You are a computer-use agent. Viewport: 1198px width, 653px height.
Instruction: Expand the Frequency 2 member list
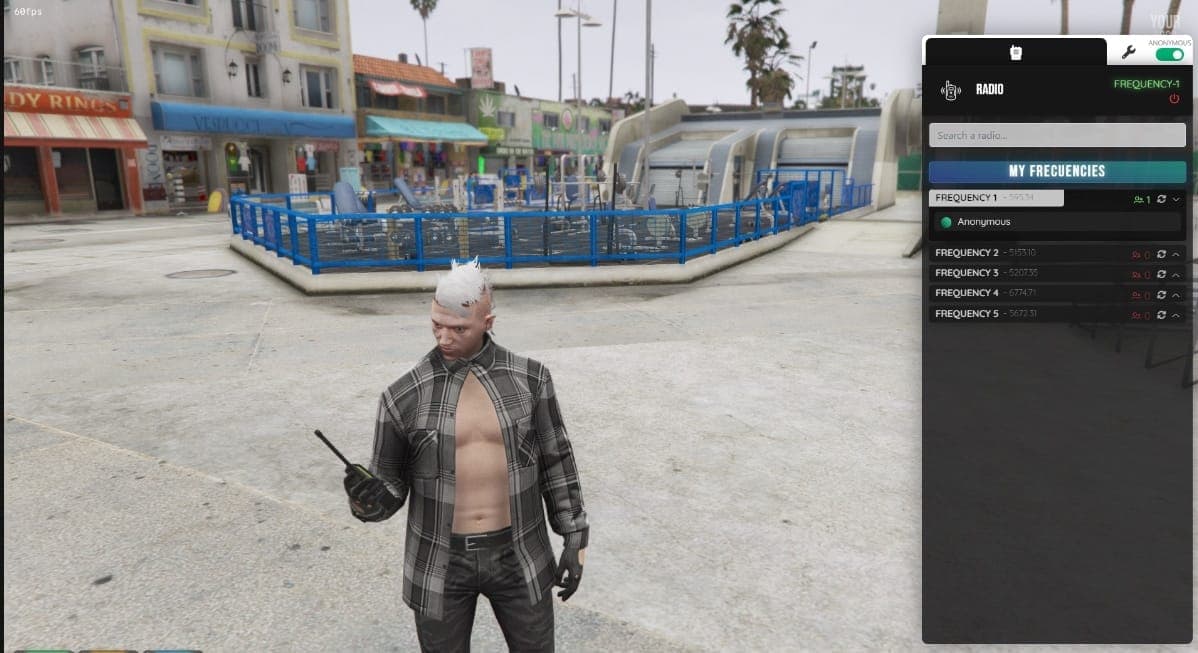[1176, 254]
